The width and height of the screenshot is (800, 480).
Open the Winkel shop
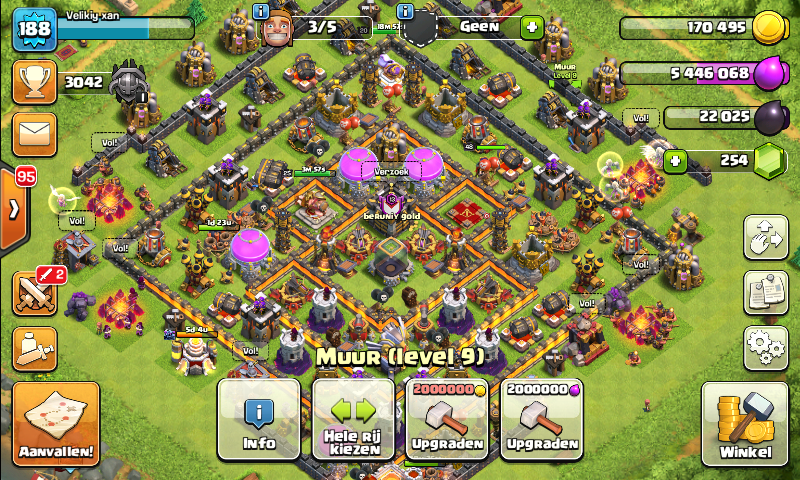tap(744, 424)
